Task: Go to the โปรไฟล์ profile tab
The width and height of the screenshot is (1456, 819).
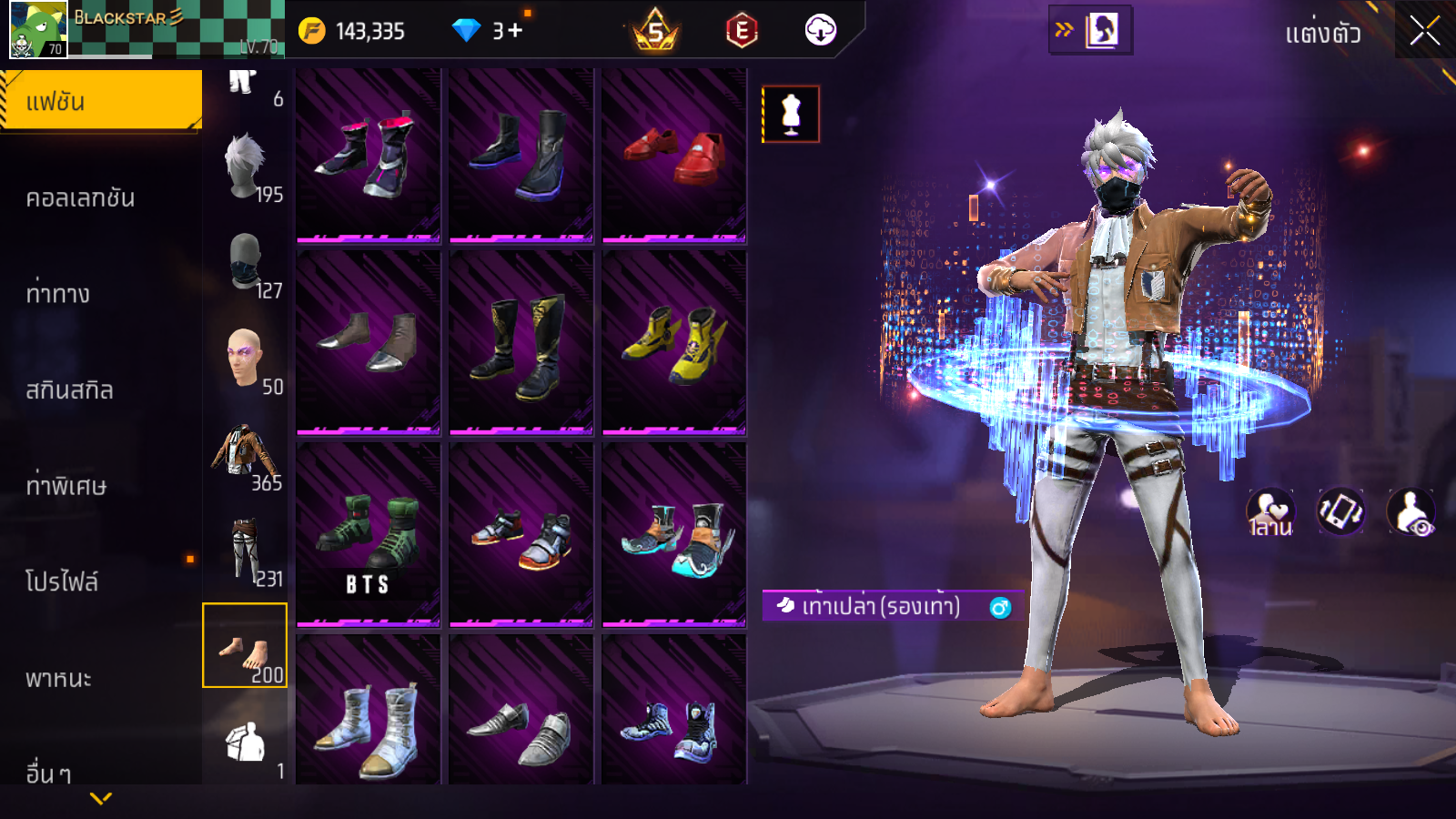Action: coord(62,581)
